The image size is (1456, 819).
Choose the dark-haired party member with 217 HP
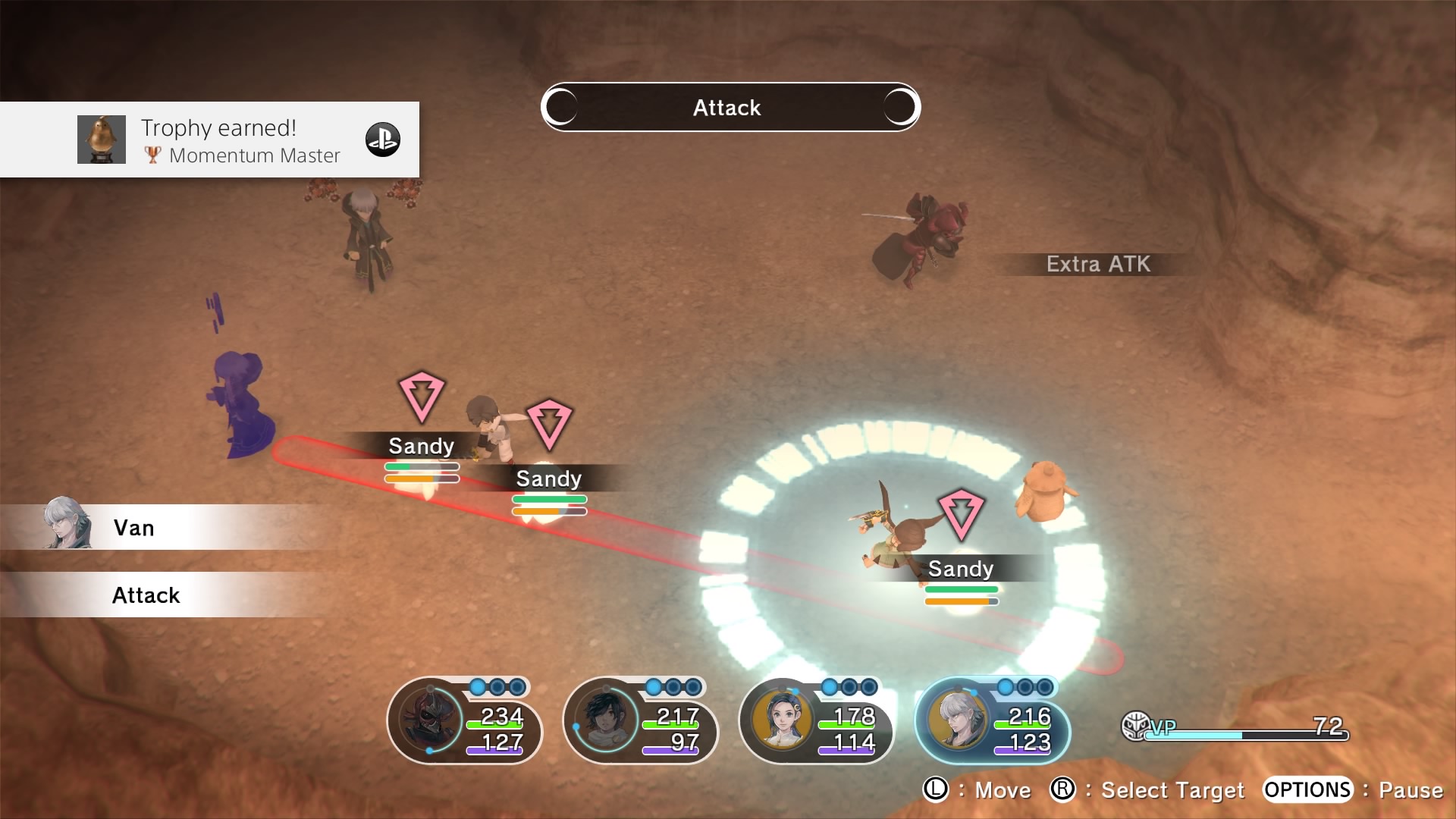tap(640, 720)
